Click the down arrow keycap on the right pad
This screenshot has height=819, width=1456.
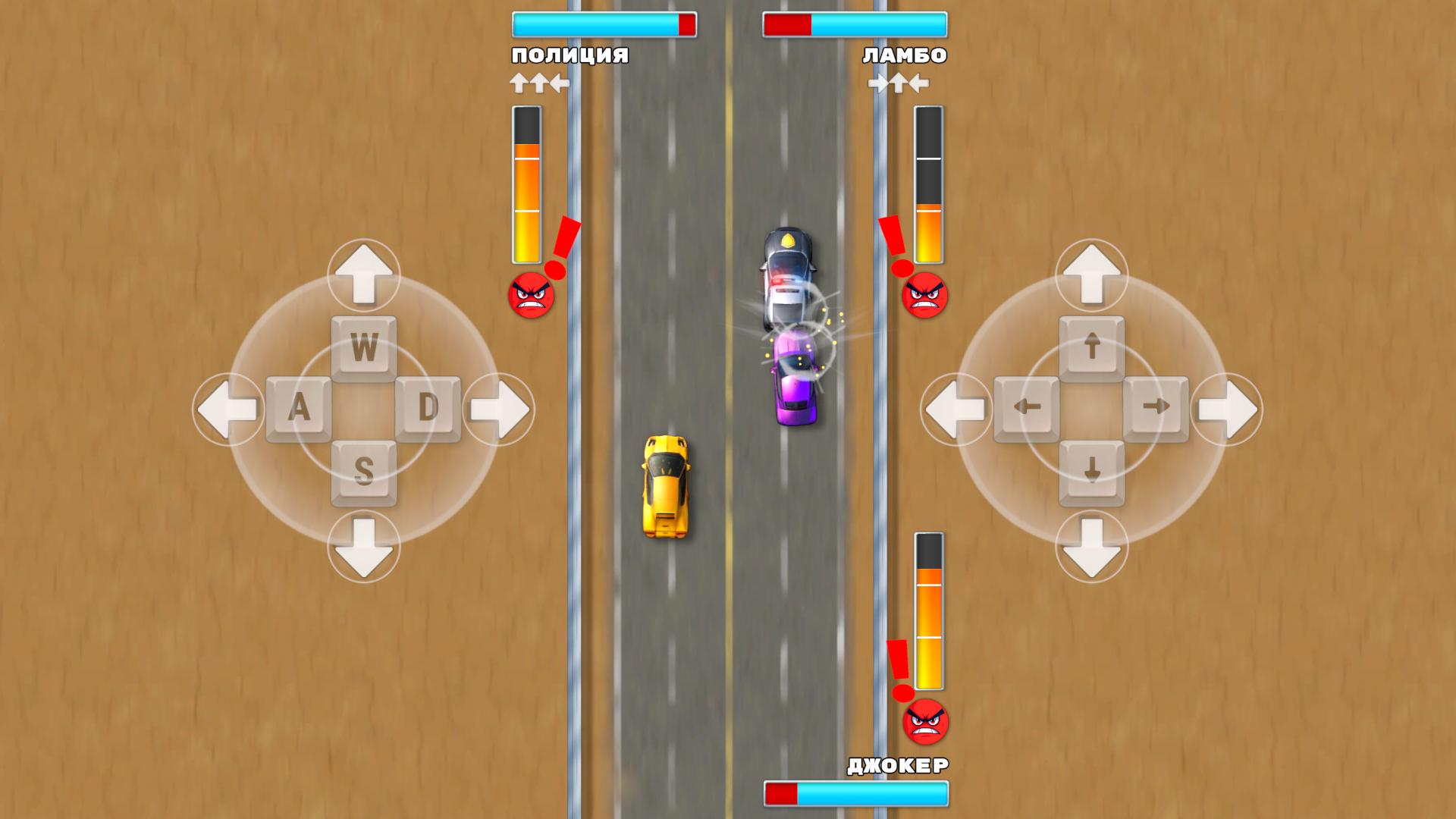(x=1092, y=472)
